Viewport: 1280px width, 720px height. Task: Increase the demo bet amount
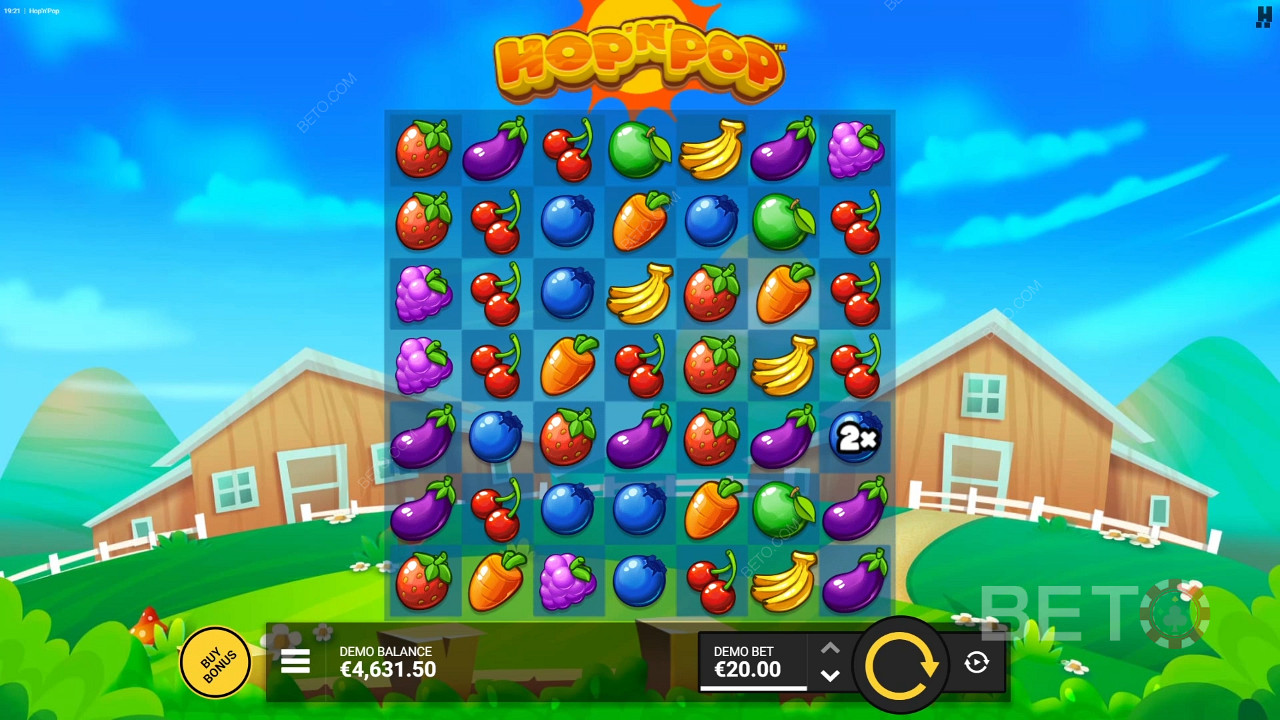coord(830,648)
